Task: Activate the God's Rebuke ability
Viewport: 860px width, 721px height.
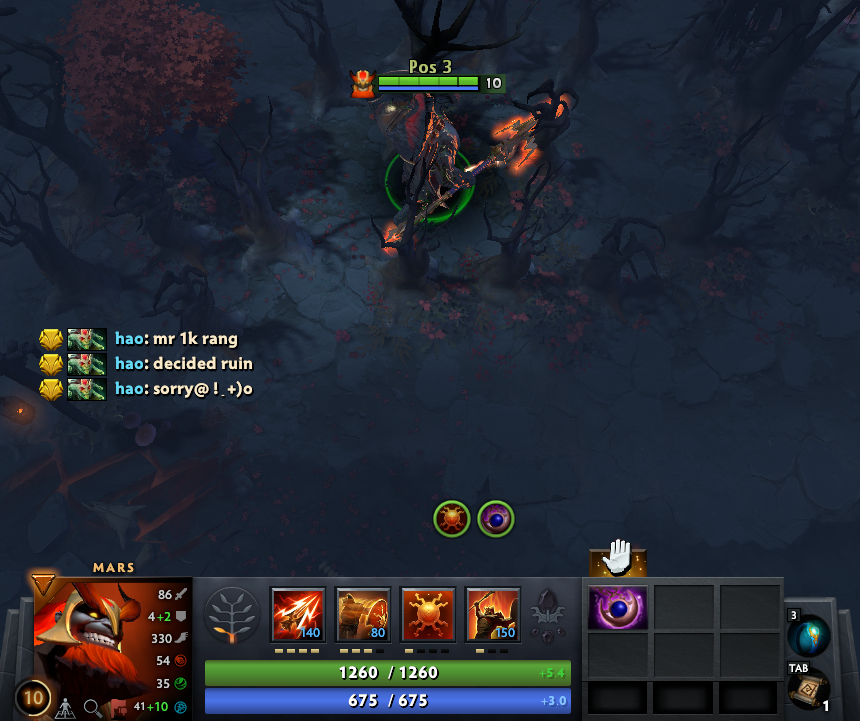Action: pos(363,613)
